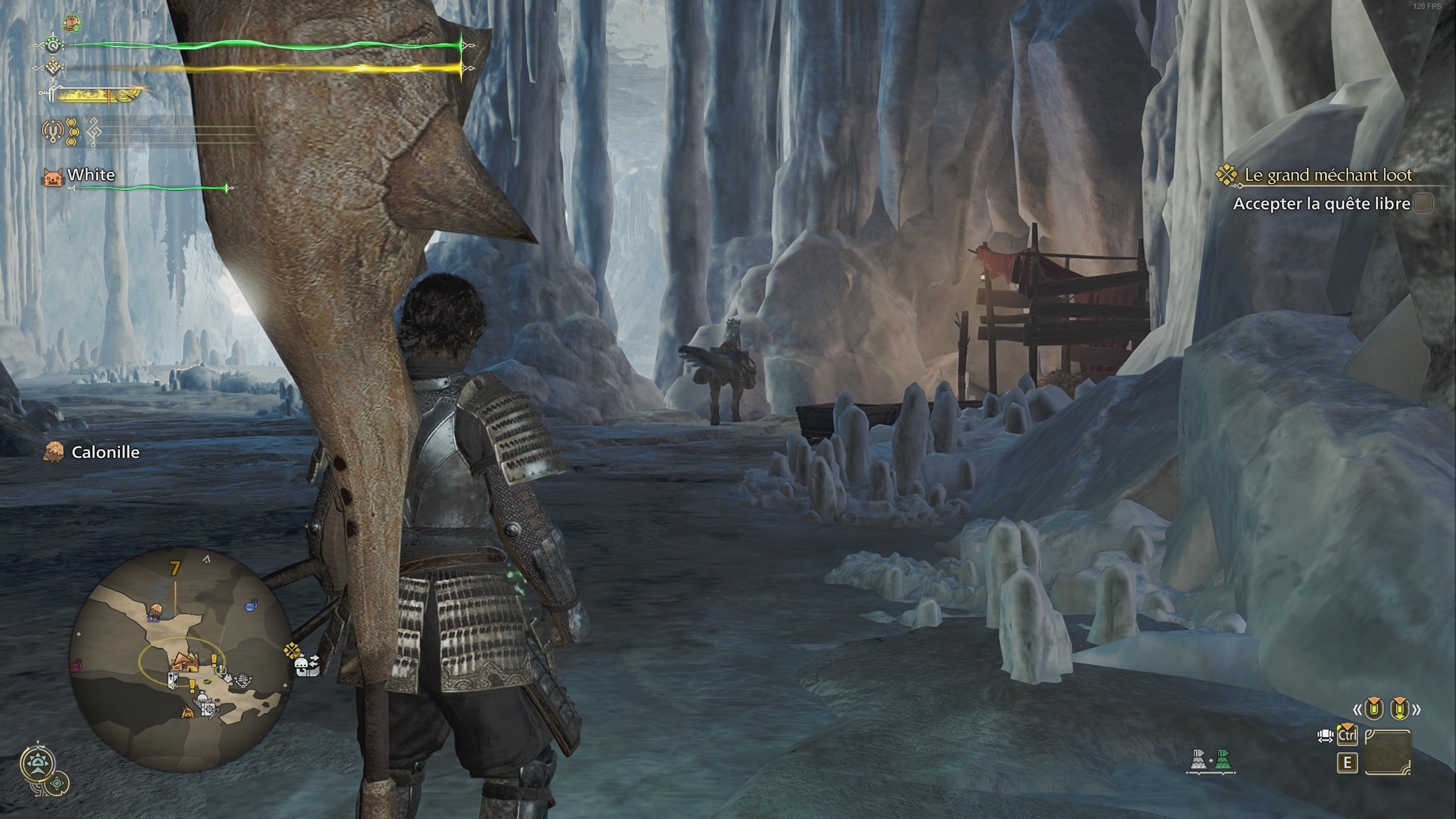The image size is (1456, 819).
Task: Select the empty item slot at bottom right
Action: click(1388, 752)
